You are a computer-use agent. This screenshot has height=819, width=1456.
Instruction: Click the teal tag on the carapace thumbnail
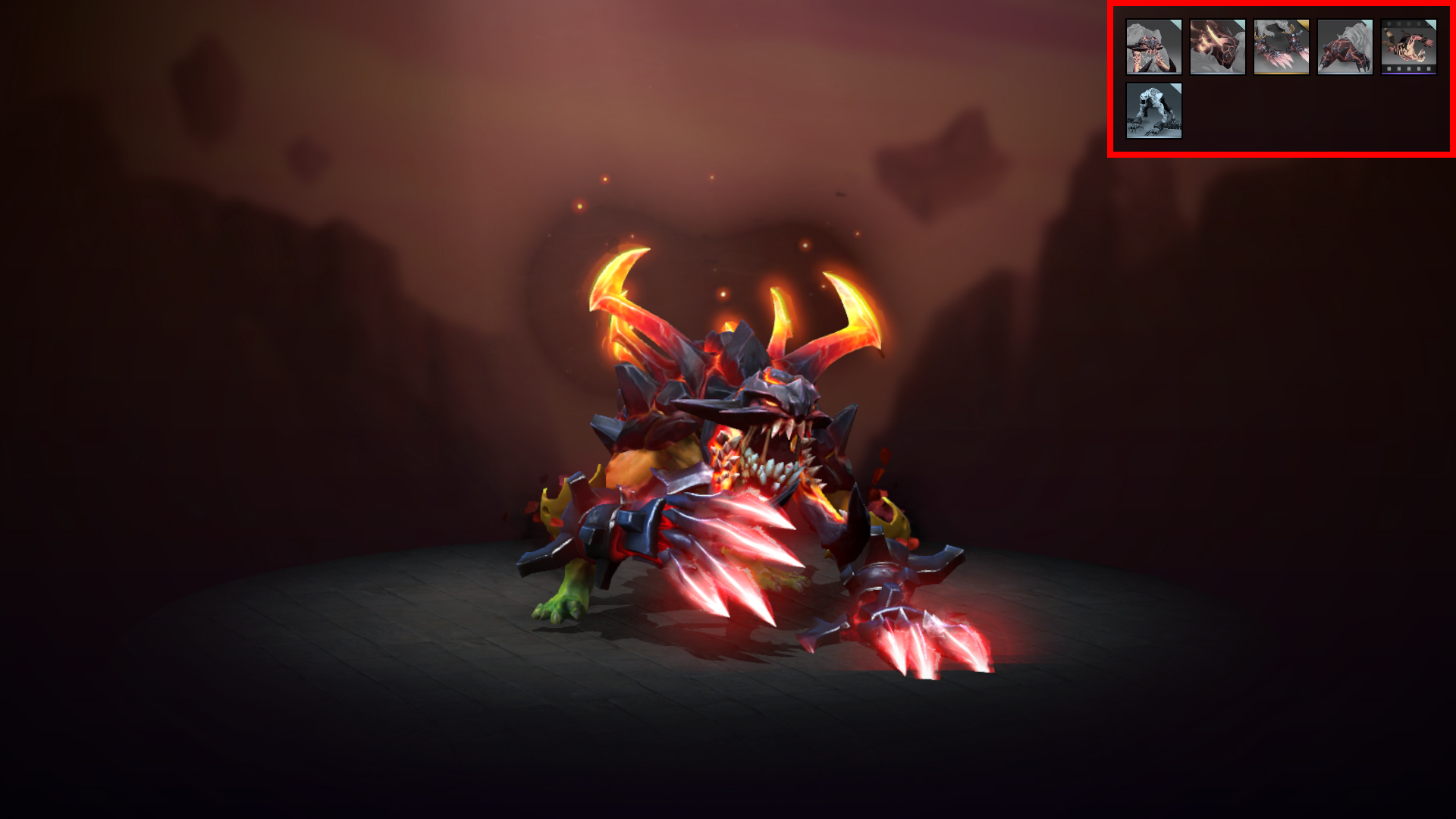(1241, 22)
